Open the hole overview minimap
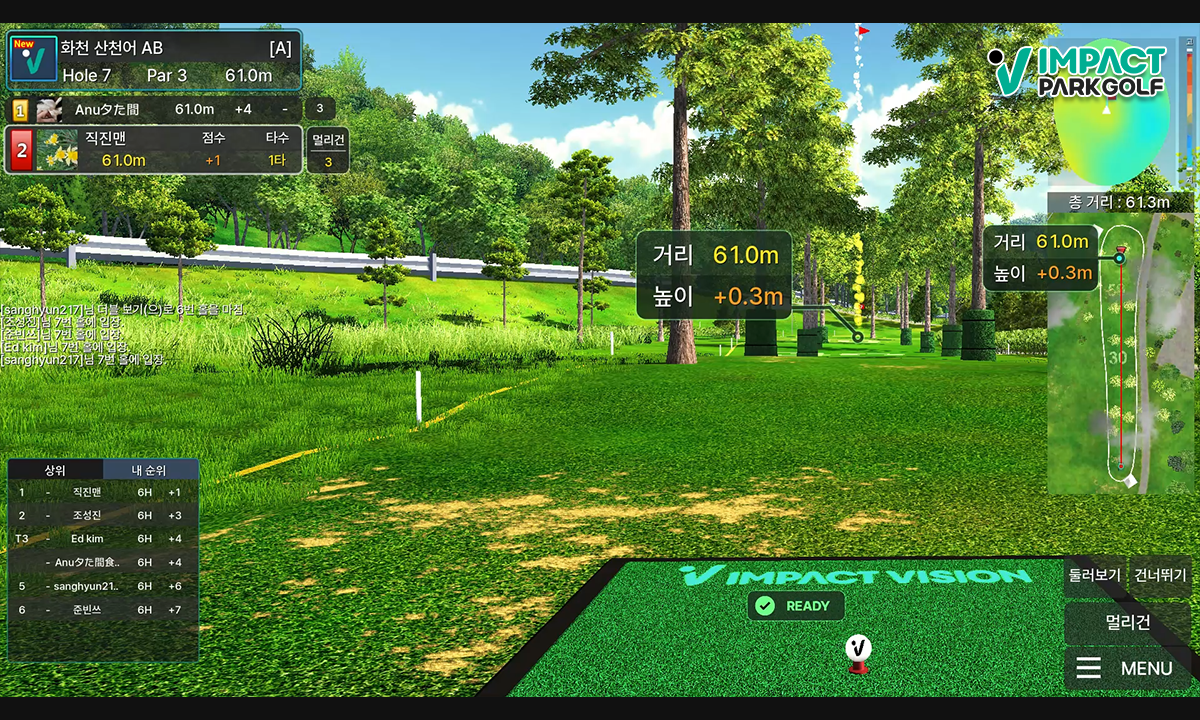Screen dimensions: 1200x720 [x=1119, y=360]
